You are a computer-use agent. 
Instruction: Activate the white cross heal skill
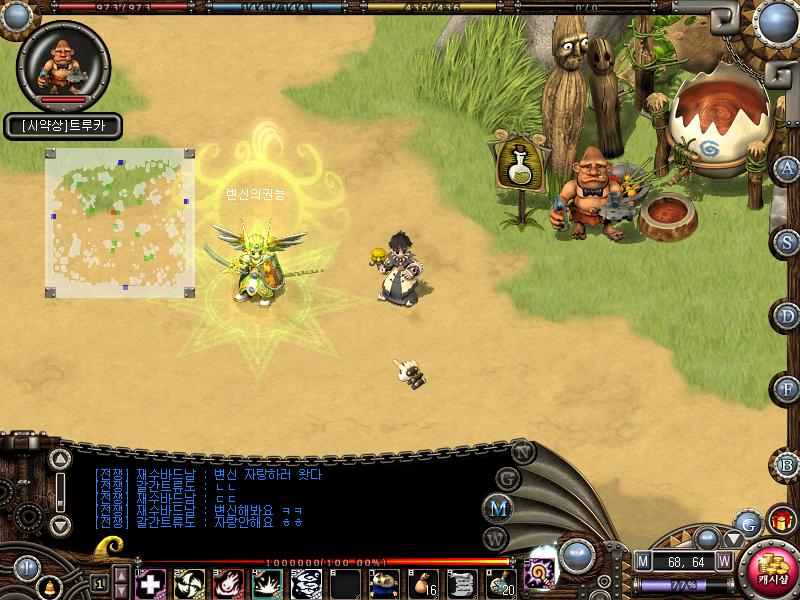pyautogui.click(x=151, y=582)
